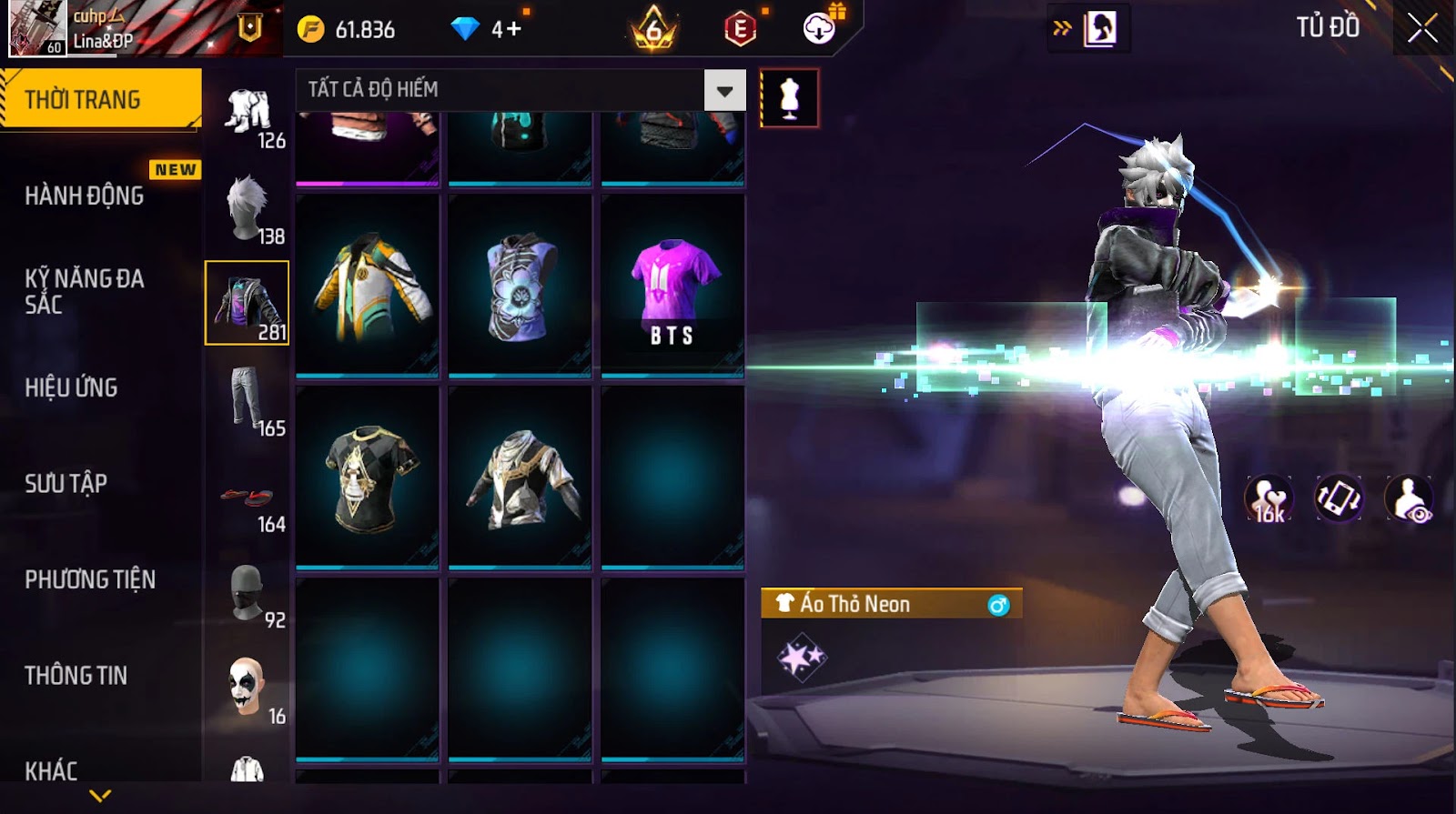Open the hair category with 138 items
Image resolution: width=1456 pixels, height=814 pixels.
point(248,208)
